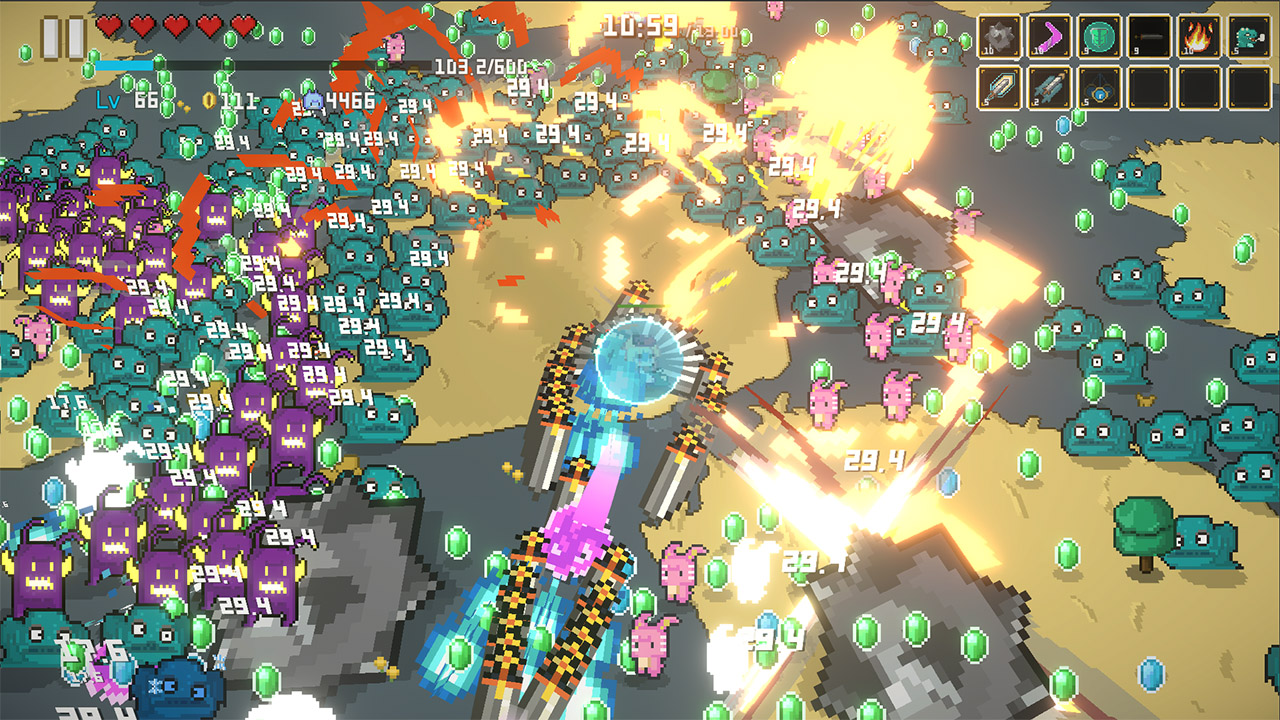Click the teal shield emblem item icon
Screen dimensions: 1280x720
[x=1100, y=36]
